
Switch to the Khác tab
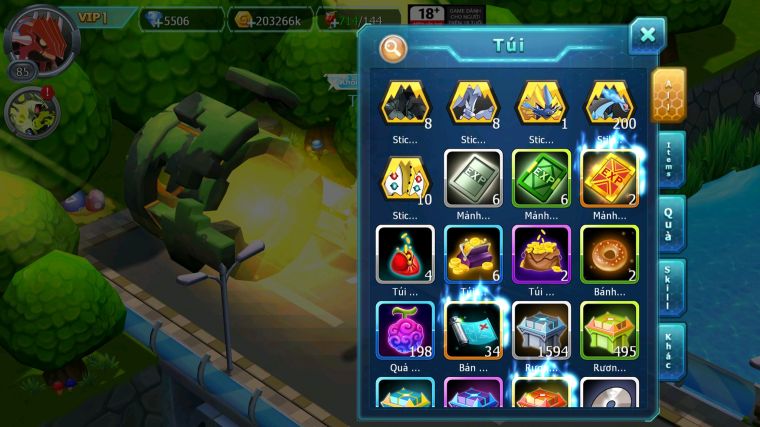click(670, 351)
